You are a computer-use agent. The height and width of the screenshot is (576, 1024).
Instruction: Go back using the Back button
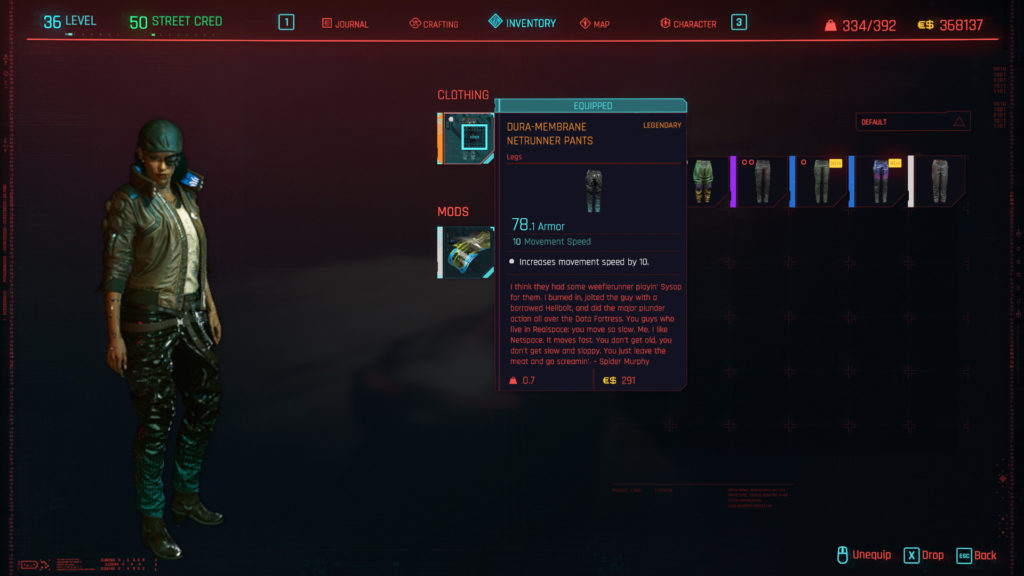pos(977,555)
